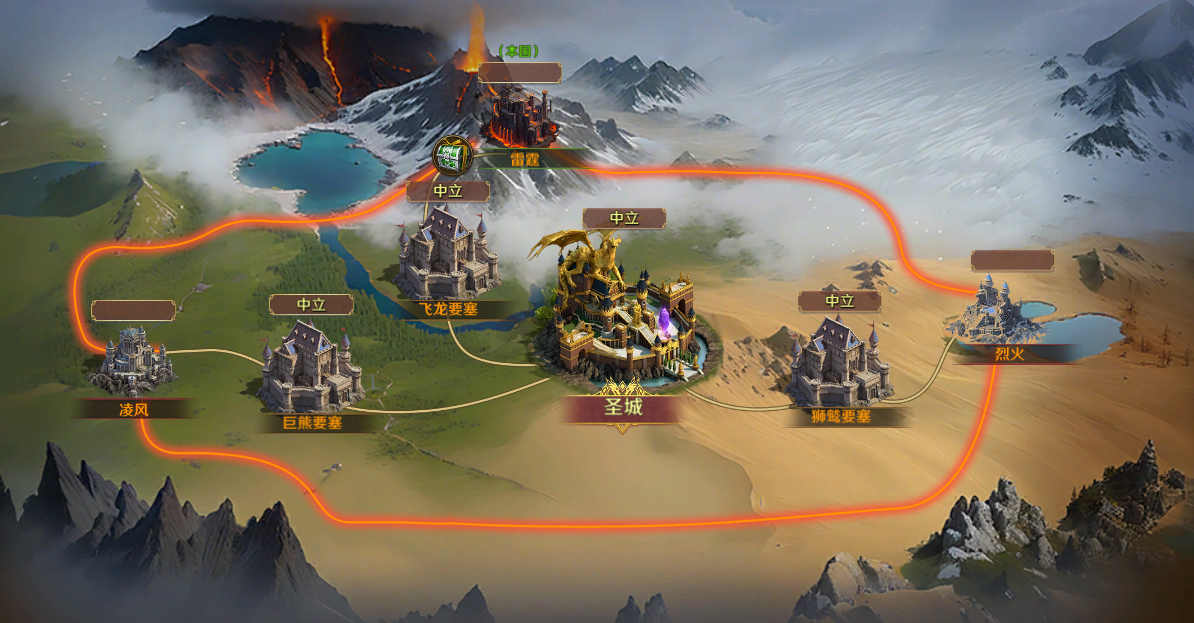Image resolution: width=1194 pixels, height=623 pixels.
Task: Choose the 烈火 lakeside city
Action: (1001, 309)
